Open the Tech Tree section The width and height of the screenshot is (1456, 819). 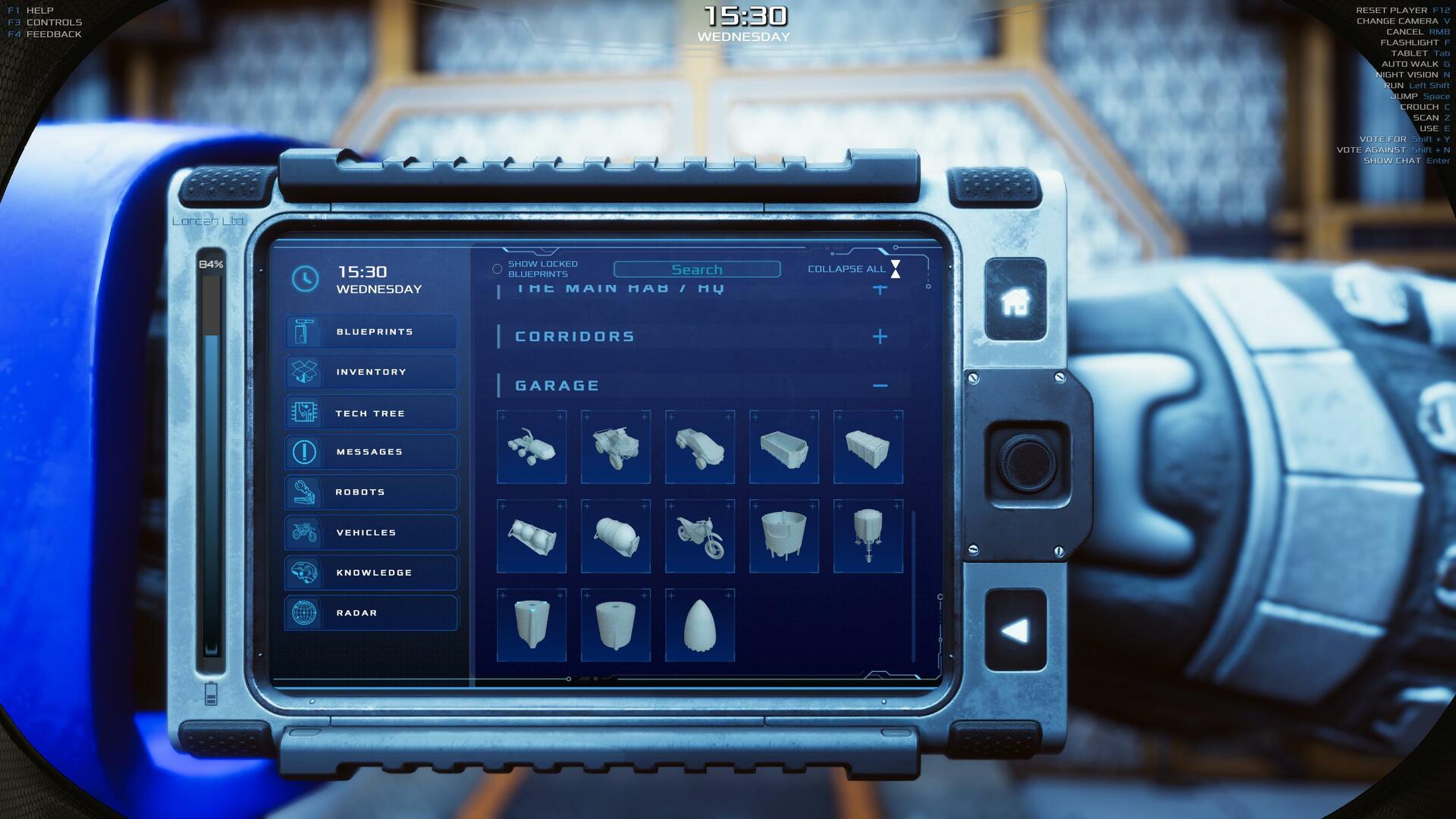coord(371,413)
